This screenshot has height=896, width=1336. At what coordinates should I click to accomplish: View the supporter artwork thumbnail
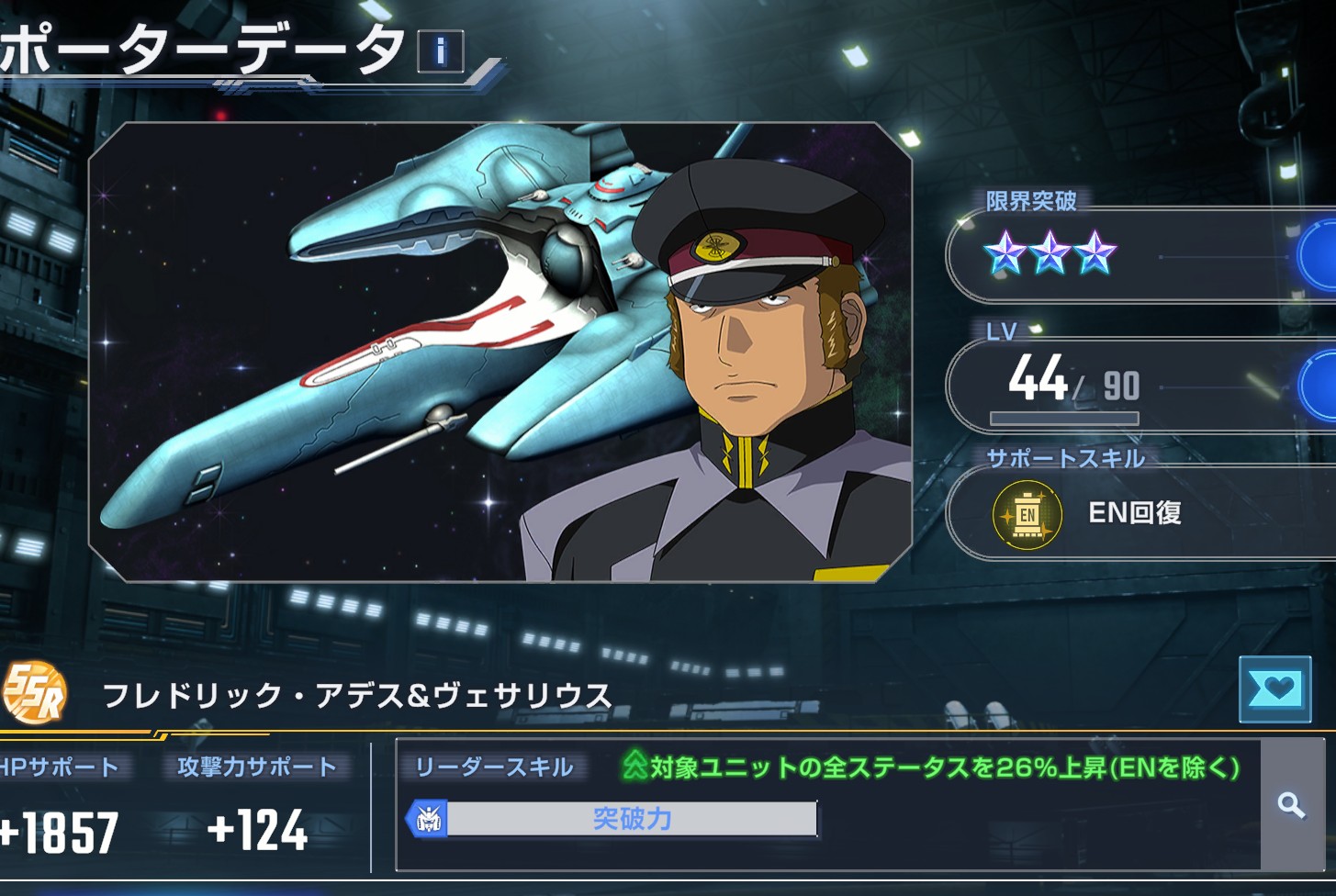500,352
